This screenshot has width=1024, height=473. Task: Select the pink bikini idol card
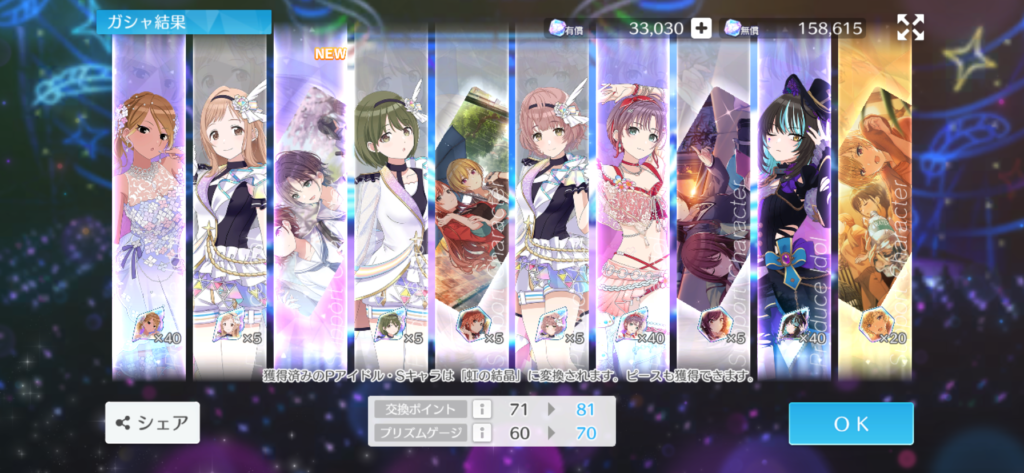coord(632,200)
